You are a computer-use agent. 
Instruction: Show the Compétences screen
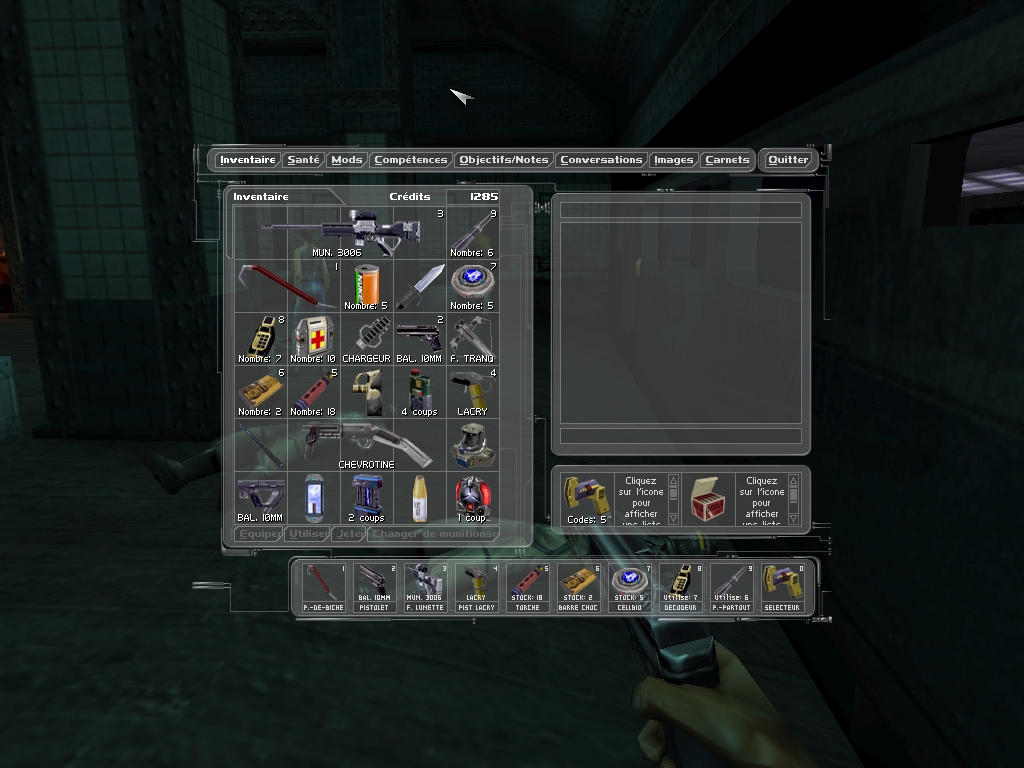pos(410,160)
